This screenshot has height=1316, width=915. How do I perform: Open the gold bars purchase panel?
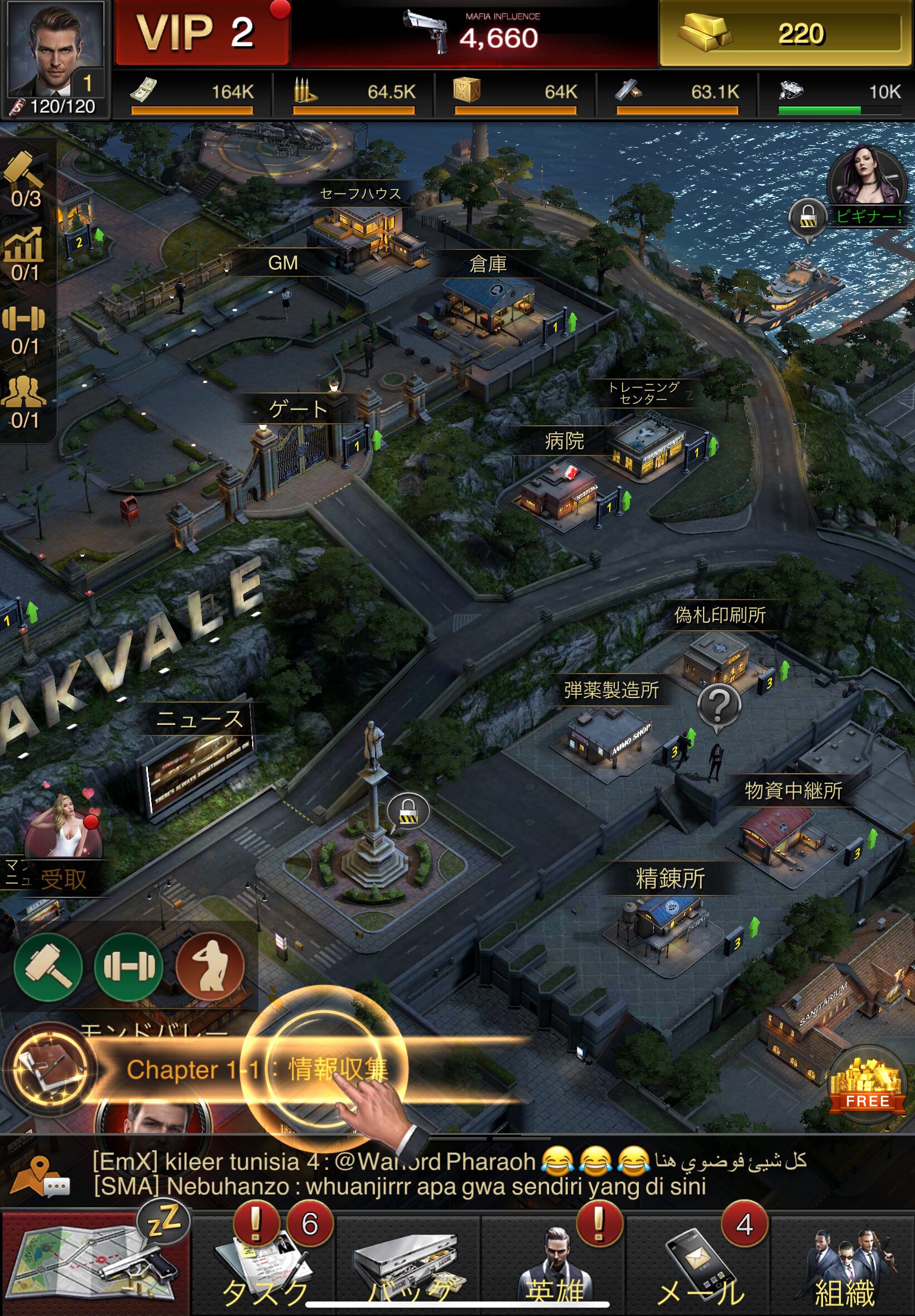click(x=786, y=33)
